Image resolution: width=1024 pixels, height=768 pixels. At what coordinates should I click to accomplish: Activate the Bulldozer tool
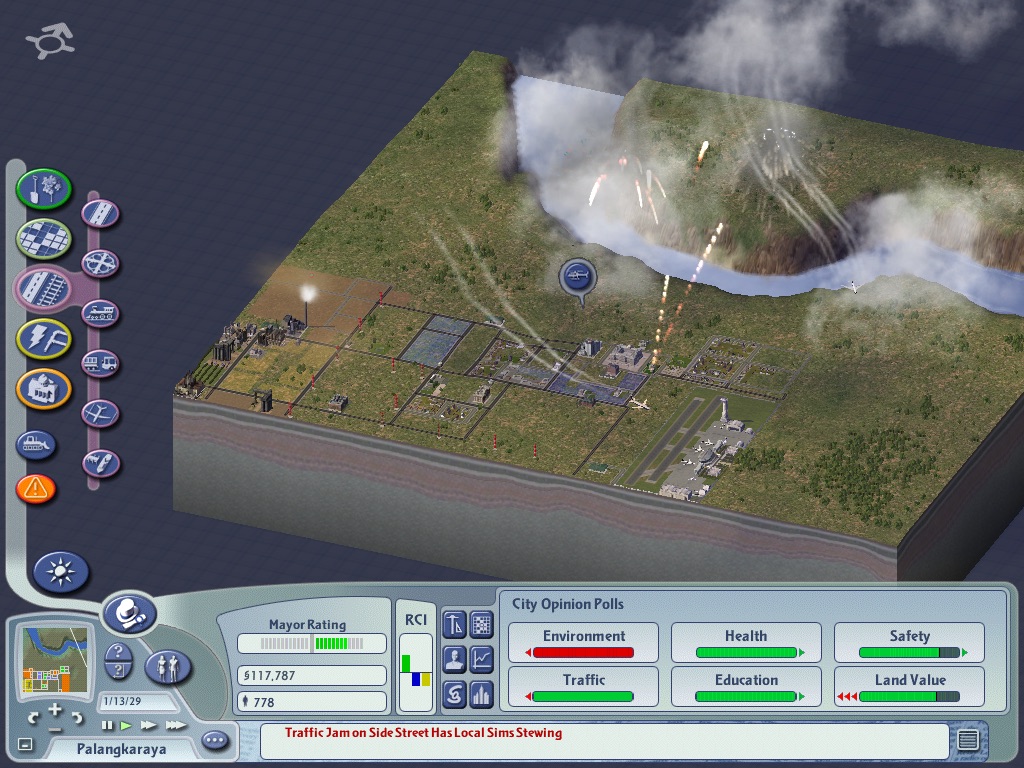pos(36,444)
